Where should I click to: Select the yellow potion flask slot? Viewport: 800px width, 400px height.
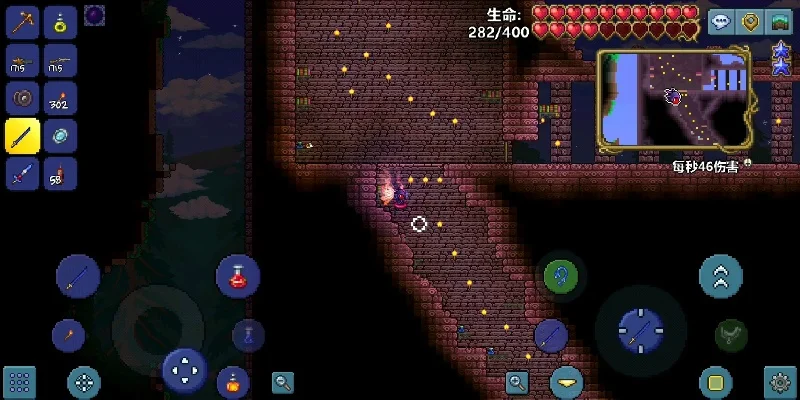point(61,23)
